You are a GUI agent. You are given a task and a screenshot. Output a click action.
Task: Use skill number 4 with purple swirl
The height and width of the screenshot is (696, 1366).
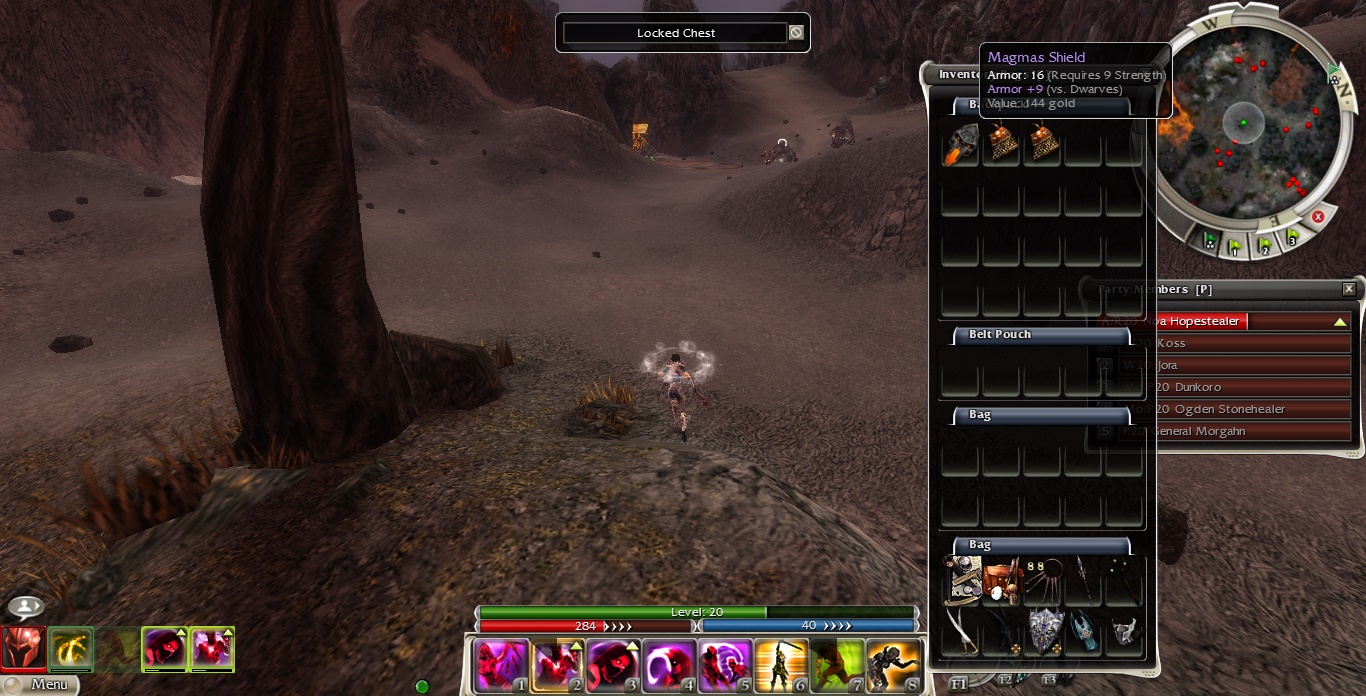[x=667, y=664]
